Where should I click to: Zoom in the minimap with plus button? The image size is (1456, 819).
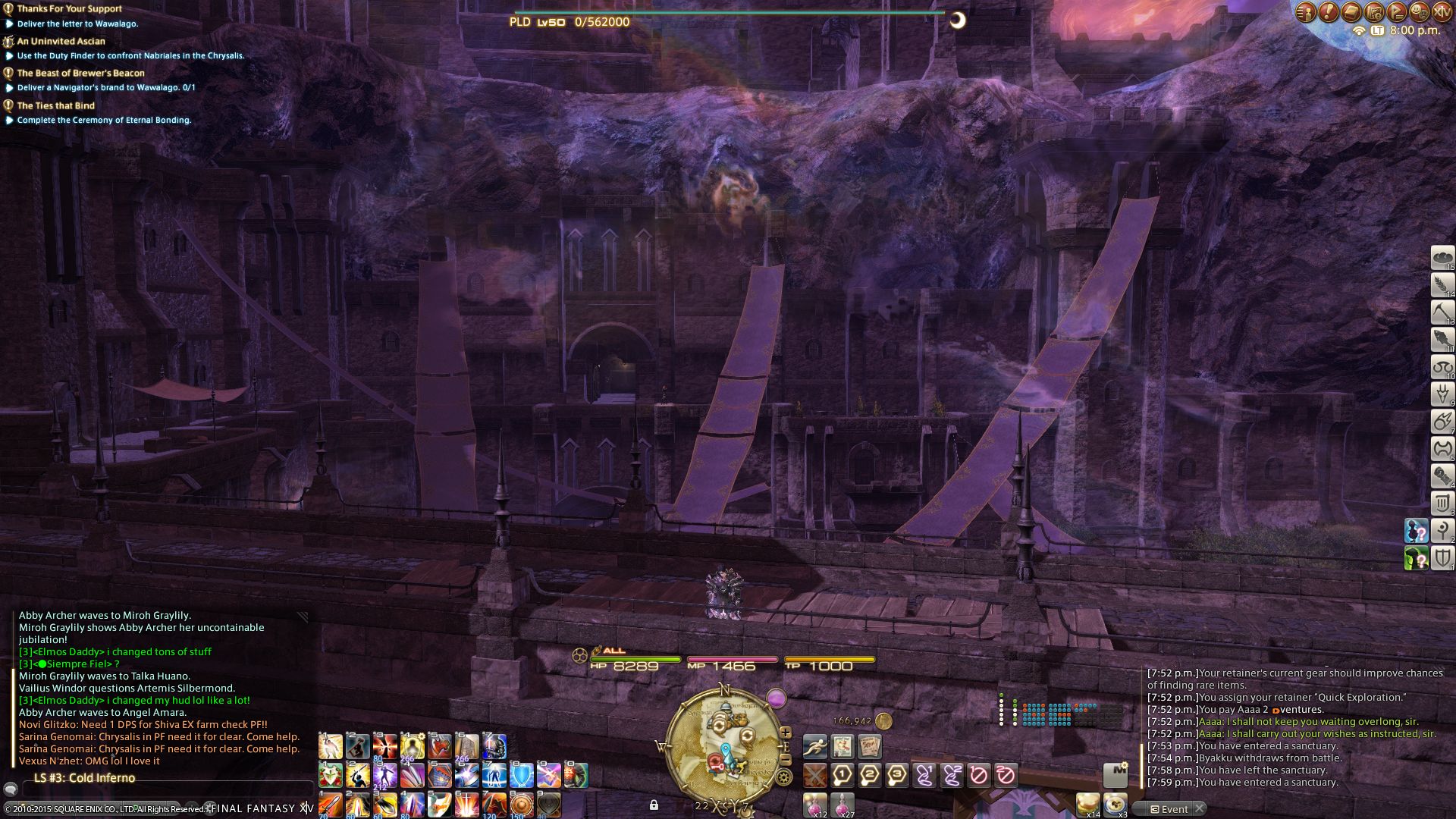pos(786,733)
